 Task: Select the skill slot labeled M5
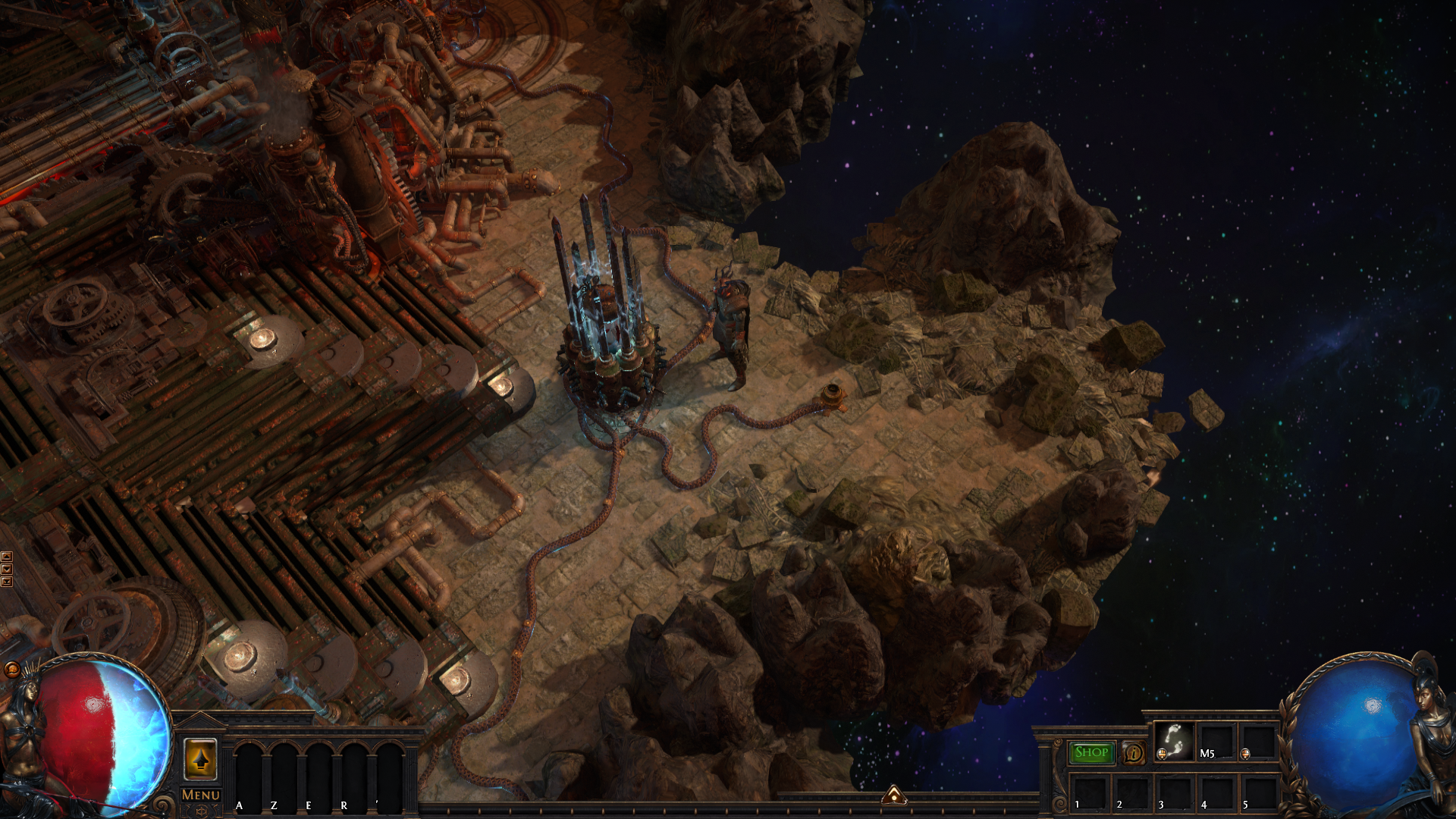[1216, 741]
